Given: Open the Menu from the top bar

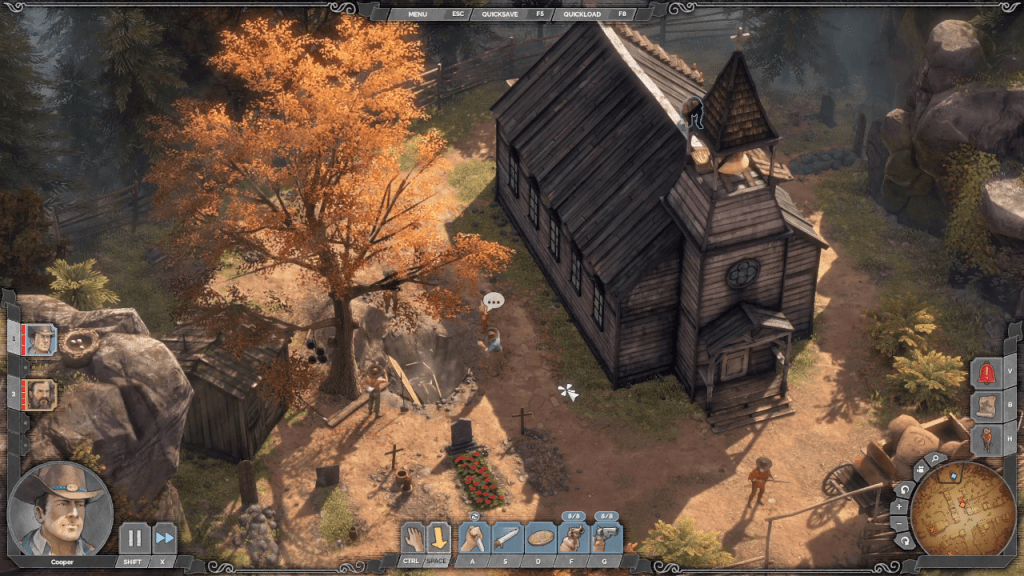Looking at the screenshot, I should tap(417, 14).
